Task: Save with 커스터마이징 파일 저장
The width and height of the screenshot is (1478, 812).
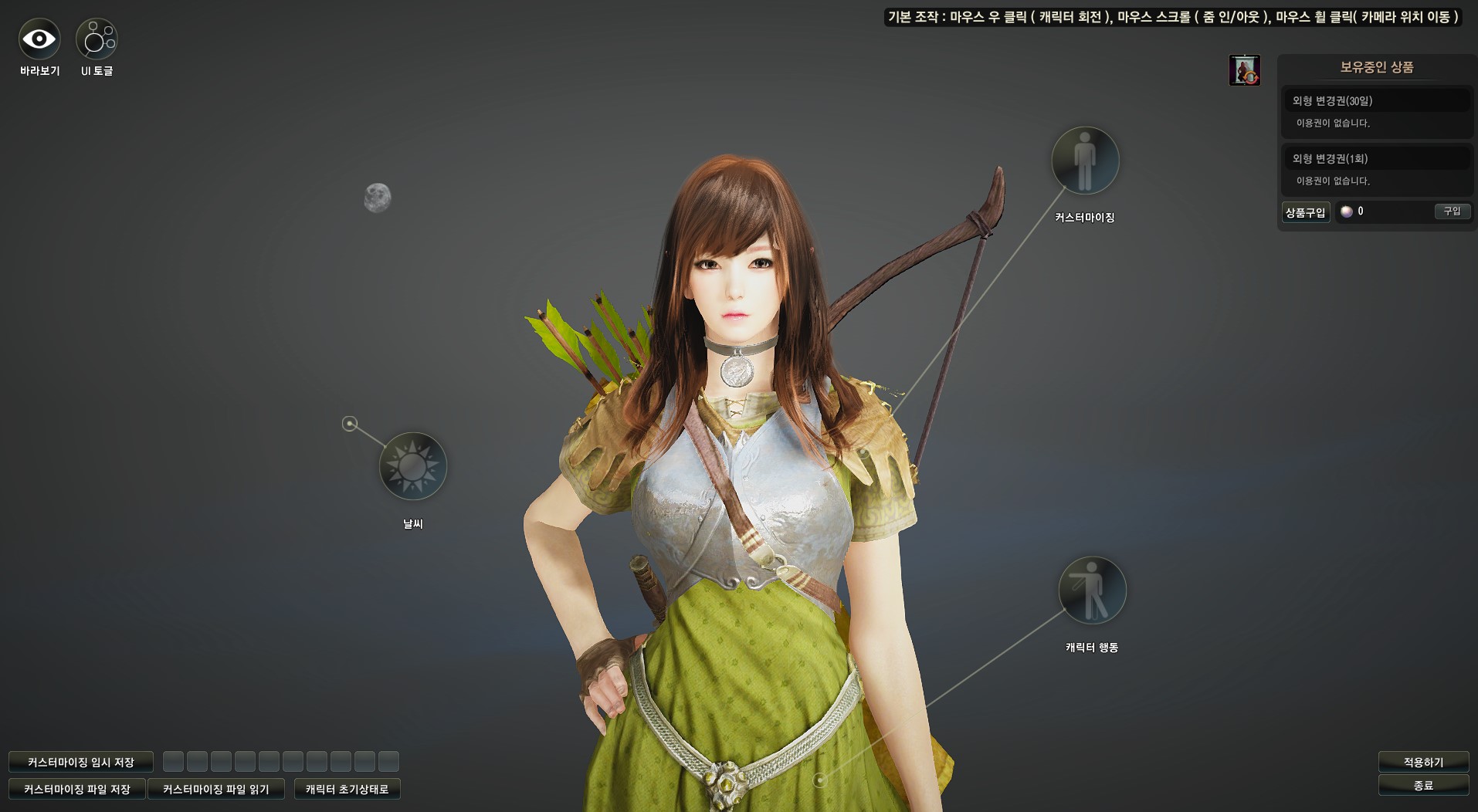Action: (77, 789)
